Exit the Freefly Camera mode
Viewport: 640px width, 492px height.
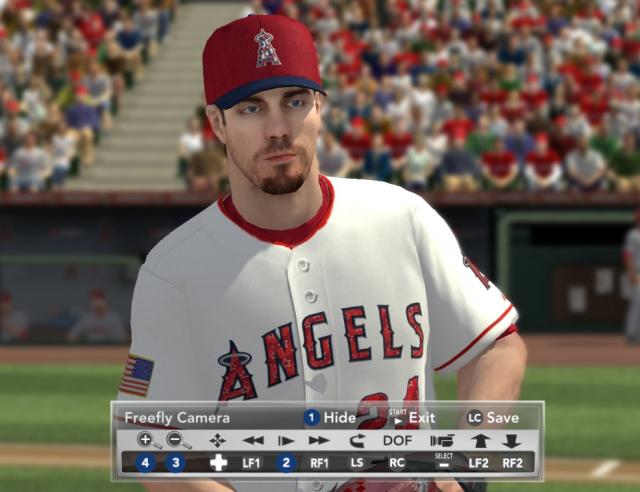coord(412,418)
